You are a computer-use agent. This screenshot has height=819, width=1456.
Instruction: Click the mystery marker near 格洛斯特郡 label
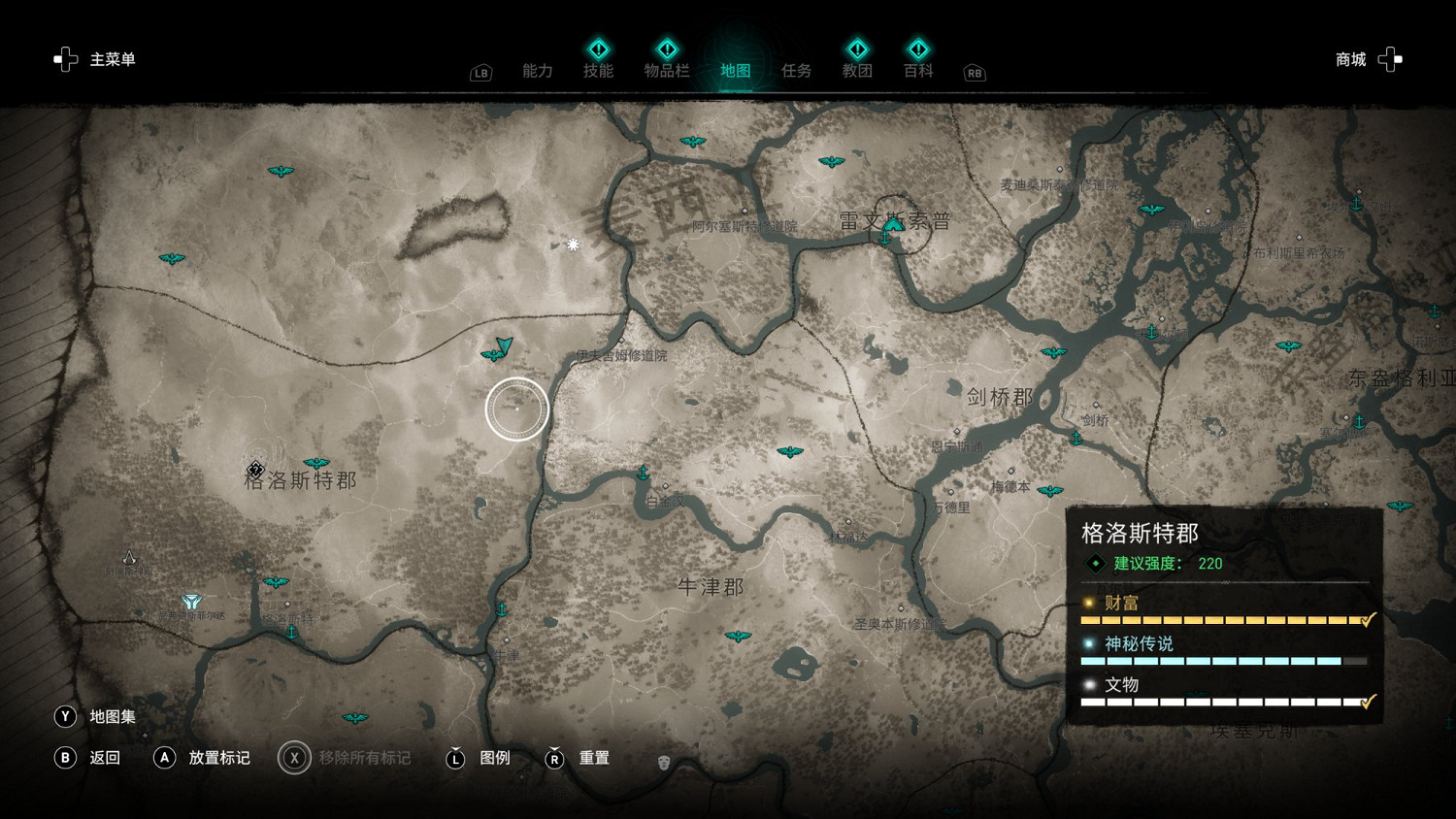[257, 471]
